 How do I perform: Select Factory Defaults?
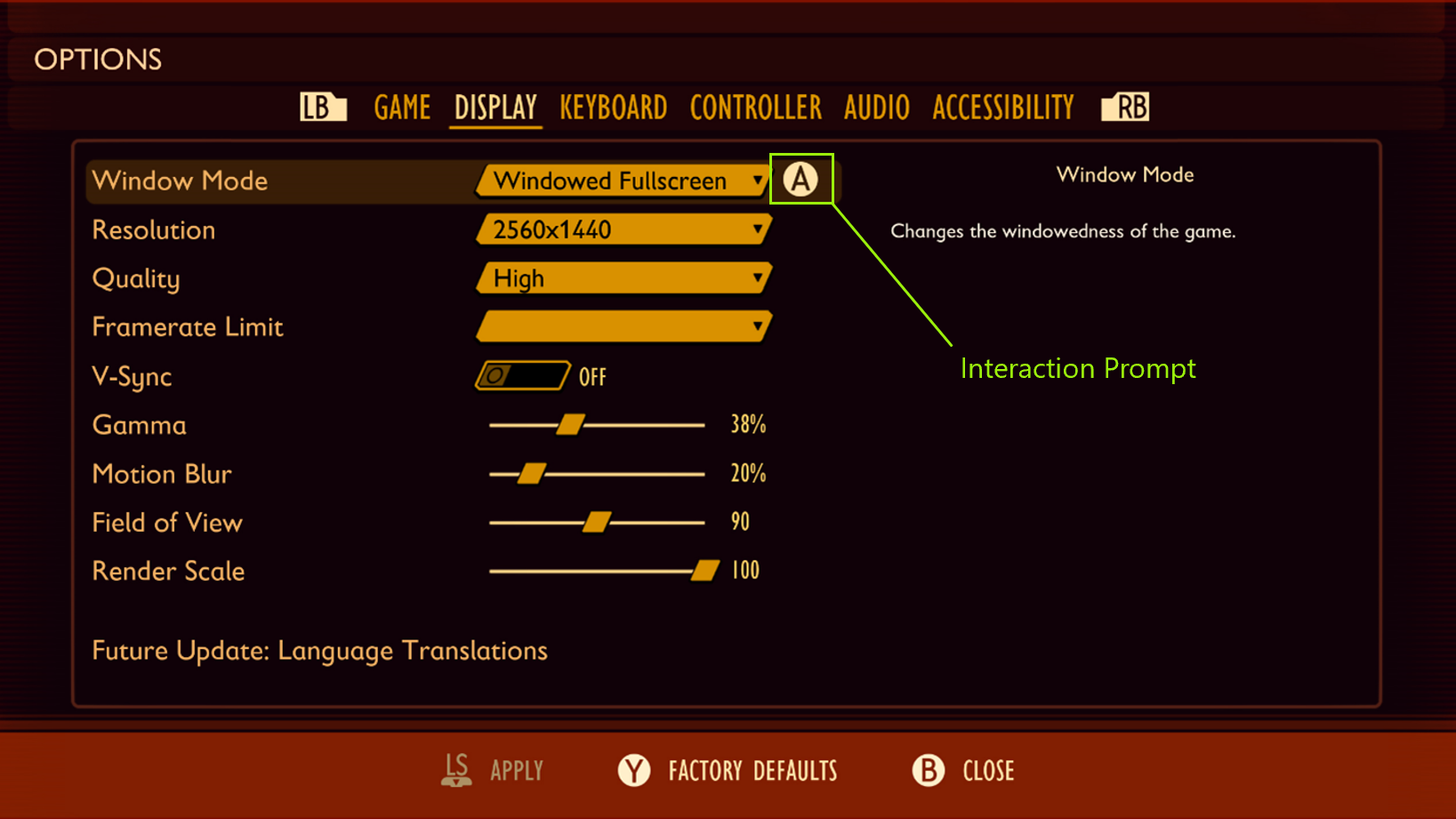pos(752,771)
